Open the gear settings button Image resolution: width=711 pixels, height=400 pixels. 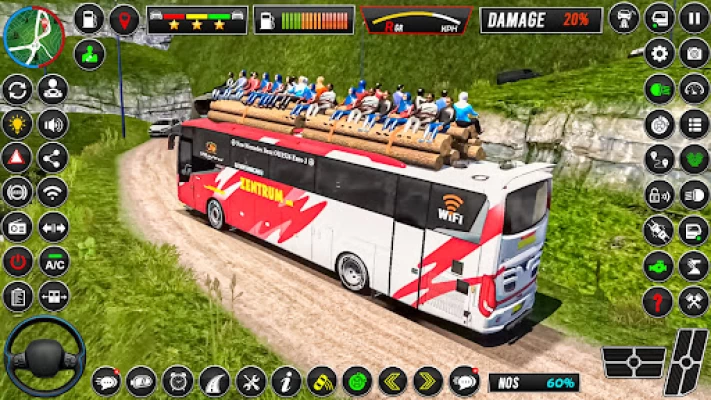coord(659,53)
